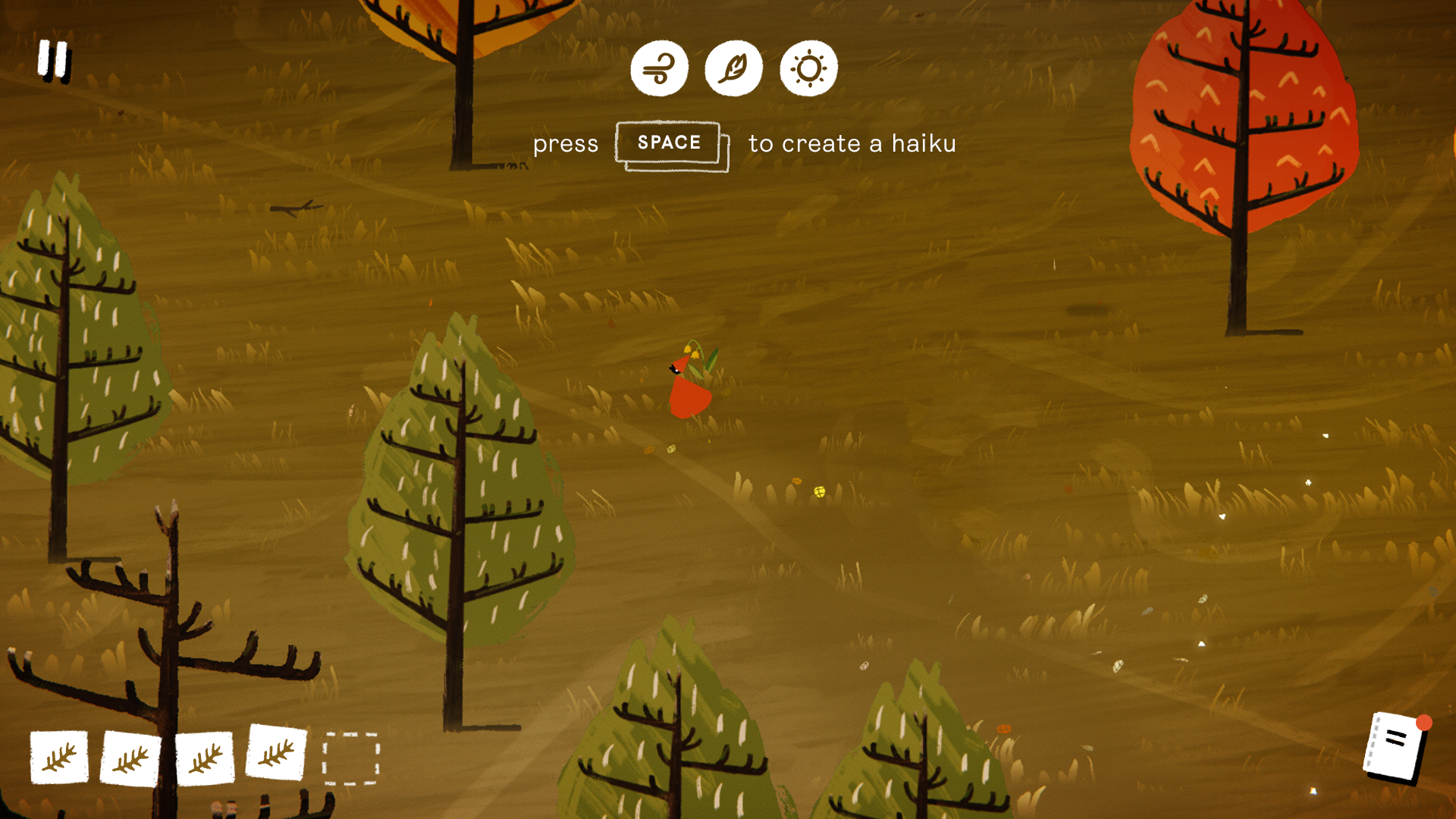This screenshot has height=819, width=1456.
Task: Activate the sun icon
Action: pos(808,69)
